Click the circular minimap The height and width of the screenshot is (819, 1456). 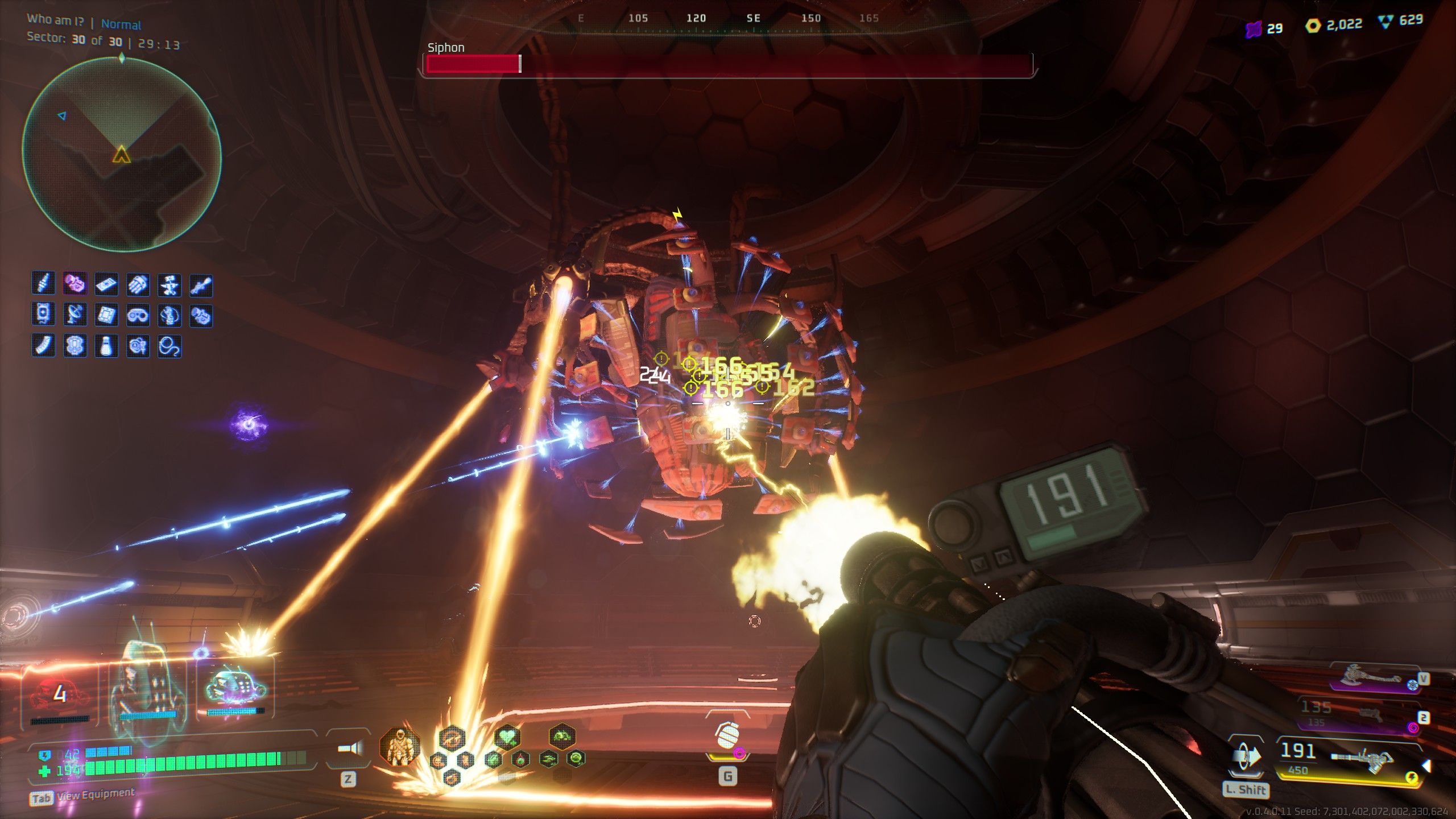(122, 154)
